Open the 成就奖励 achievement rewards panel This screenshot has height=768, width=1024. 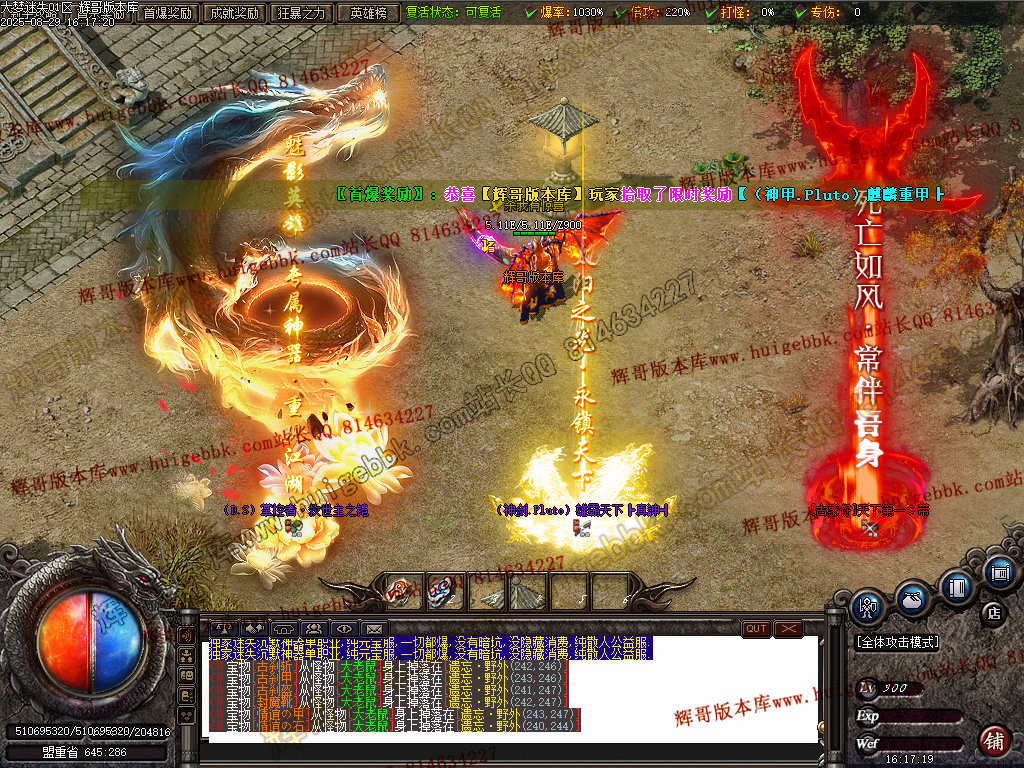233,13
